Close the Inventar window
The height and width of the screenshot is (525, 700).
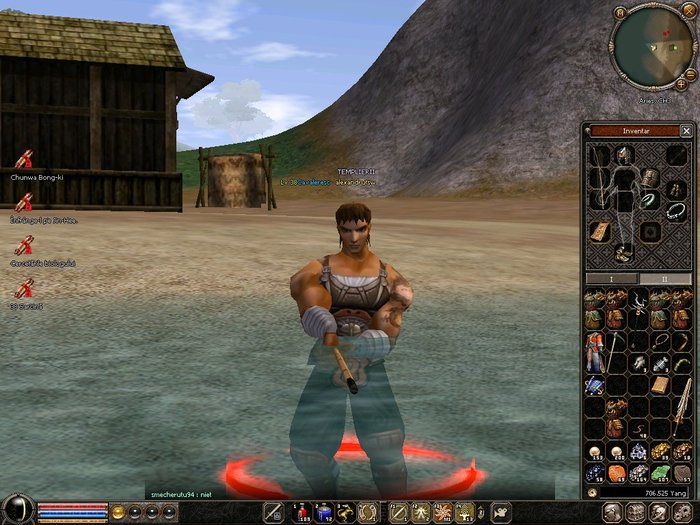pyautogui.click(x=686, y=131)
